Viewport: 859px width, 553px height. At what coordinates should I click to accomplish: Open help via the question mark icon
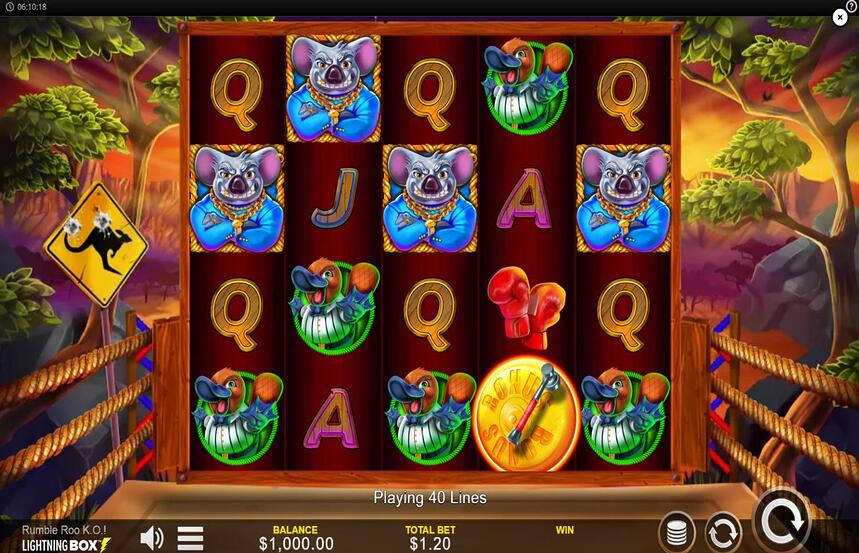click(851, 6)
